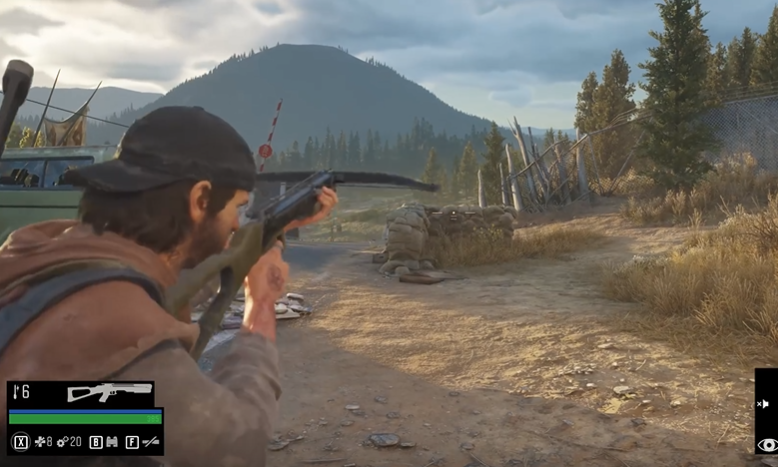Image resolution: width=778 pixels, height=467 pixels.
Task: Click the muted speaker noise indicator
Action: (x=763, y=404)
